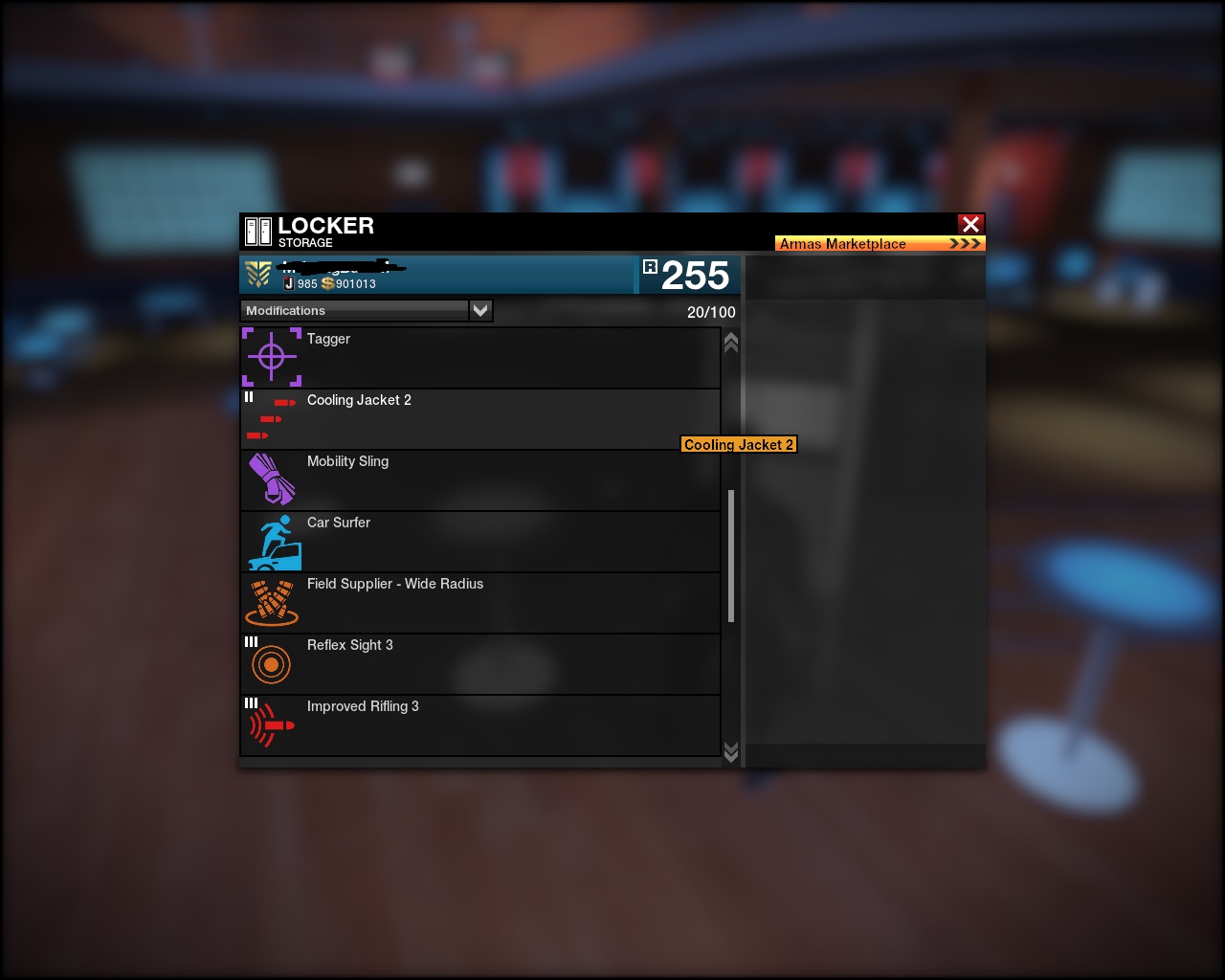Select the Cooling Jacket 2 row
Screen dimensions: 1225x980
479,419
